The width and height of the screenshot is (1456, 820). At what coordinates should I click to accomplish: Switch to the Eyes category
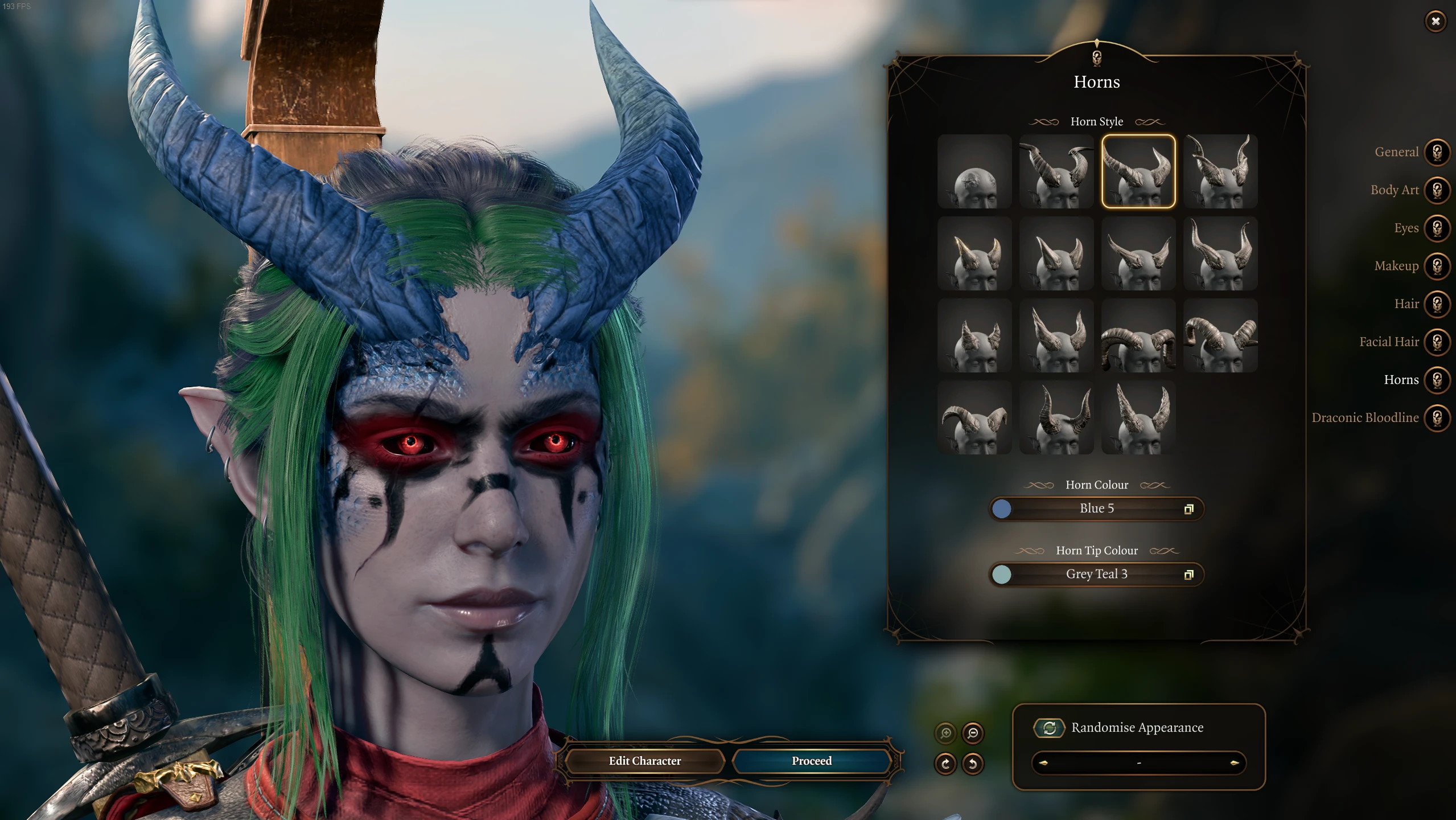click(1437, 228)
